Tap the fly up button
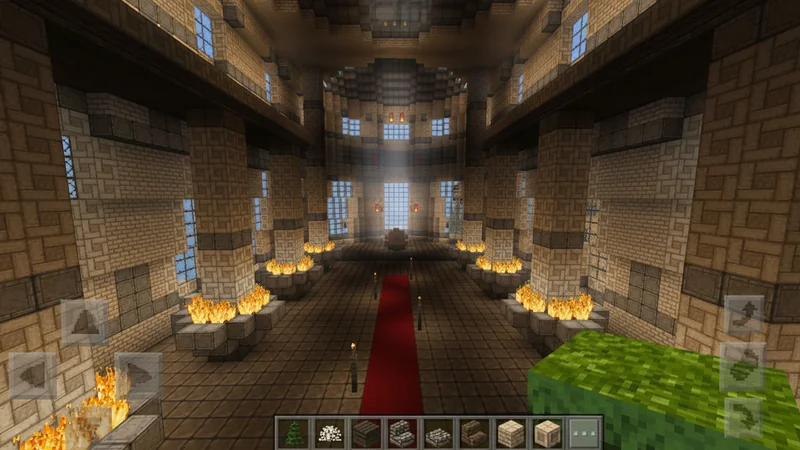Image resolution: width=800 pixels, height=450 pixels. coord(744,317)
